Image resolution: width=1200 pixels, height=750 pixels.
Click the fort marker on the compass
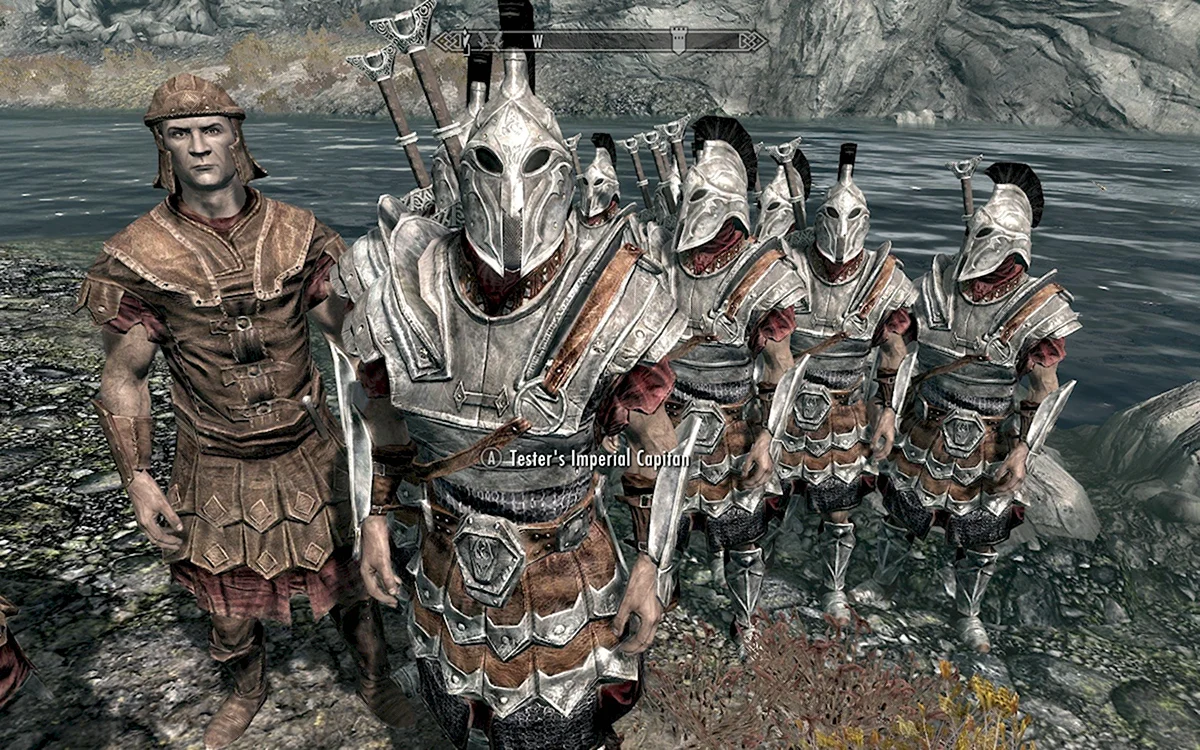pos(681,41)
